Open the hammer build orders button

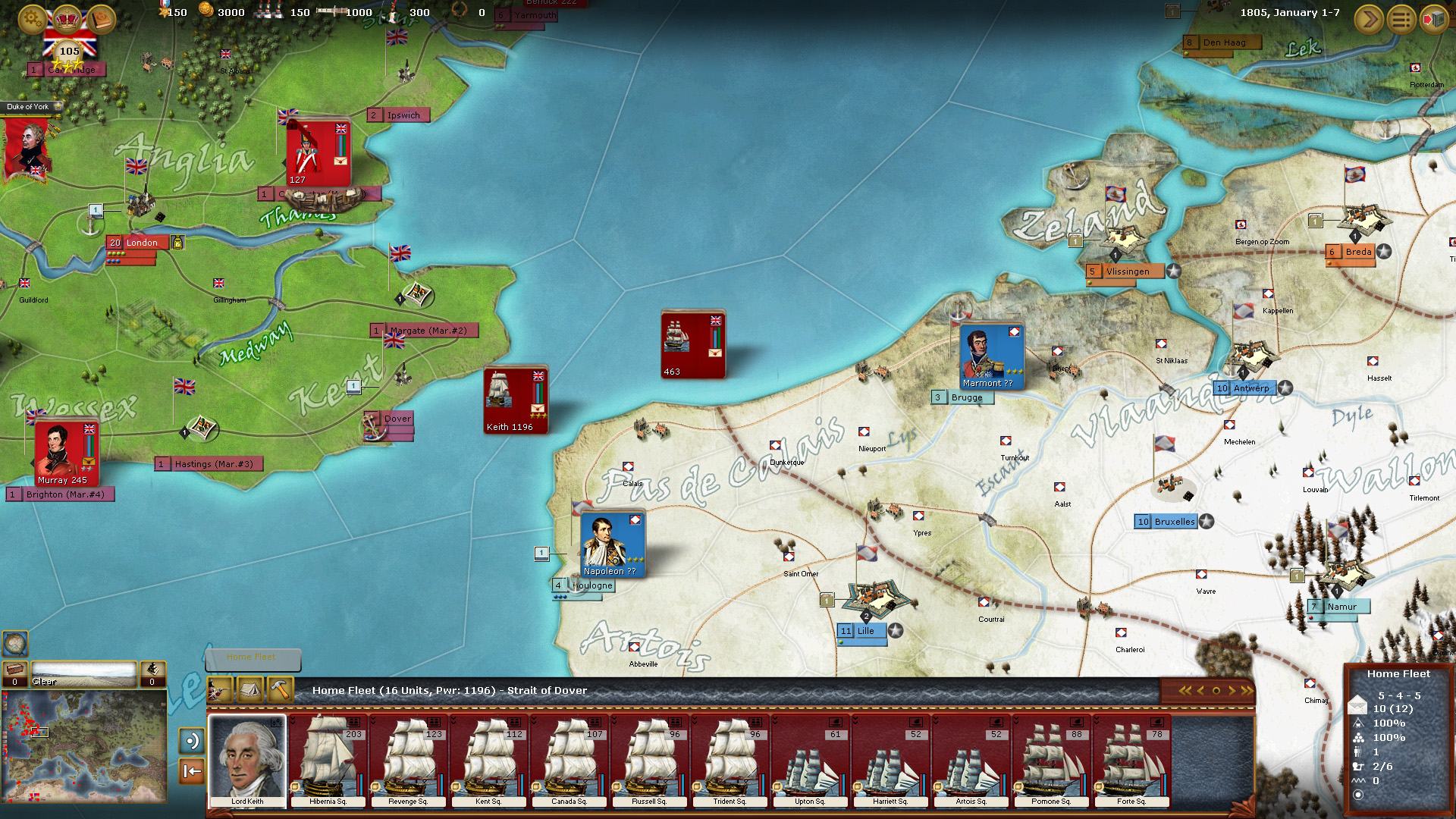(281, 690)
